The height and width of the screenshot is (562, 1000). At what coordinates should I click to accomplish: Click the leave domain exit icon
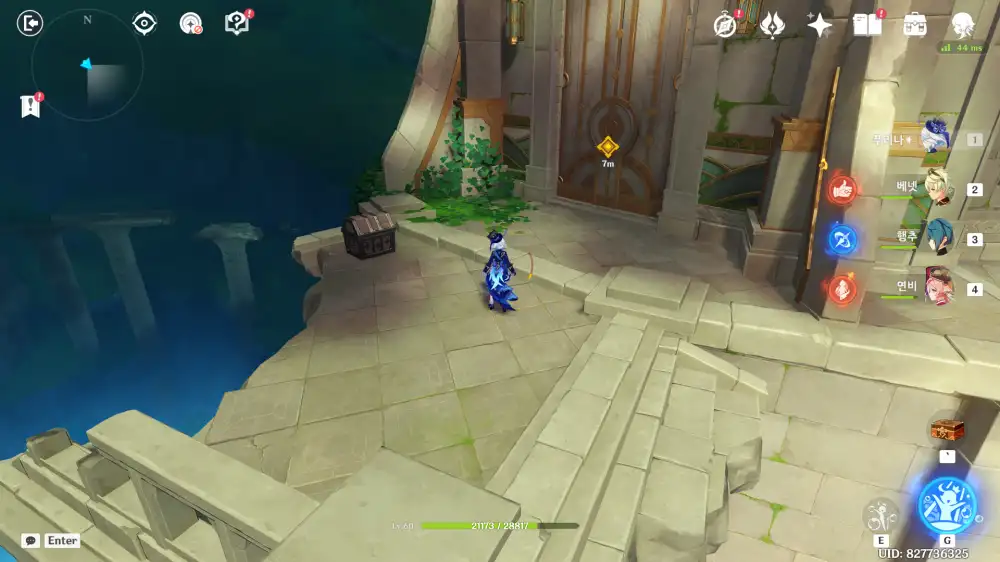pyautogui.click(x=31, y=23)
